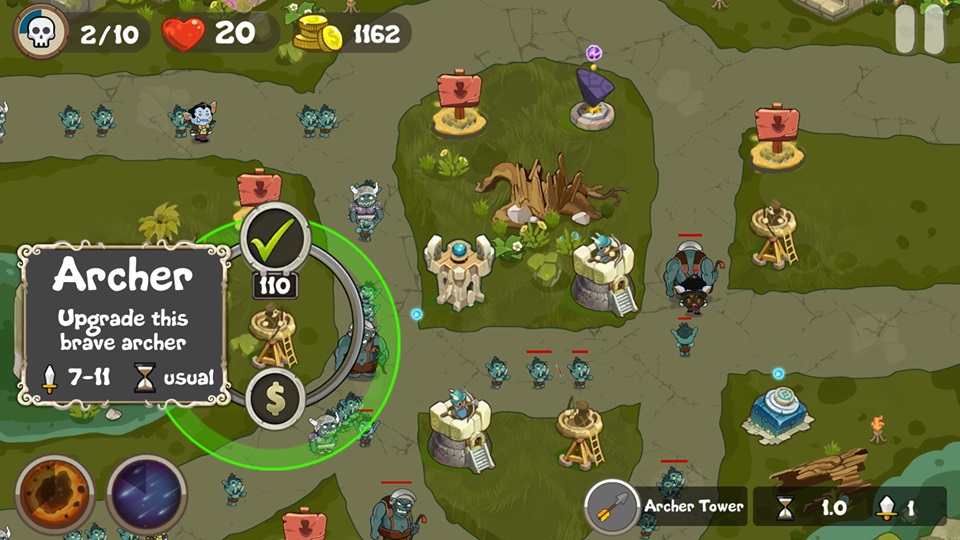The height and width of the screenshot is (540, 960).
Task: Pause the game
Action: point(919,30)
